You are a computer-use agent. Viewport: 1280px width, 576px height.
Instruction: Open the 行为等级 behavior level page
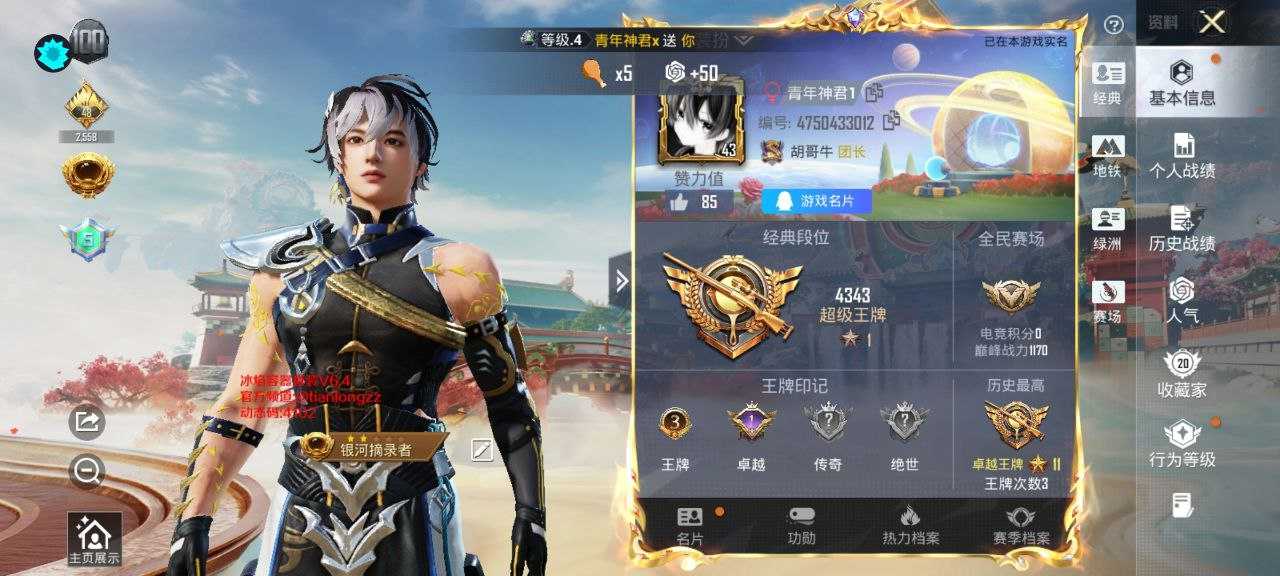pyautogui.click(x=1182, y=445)
